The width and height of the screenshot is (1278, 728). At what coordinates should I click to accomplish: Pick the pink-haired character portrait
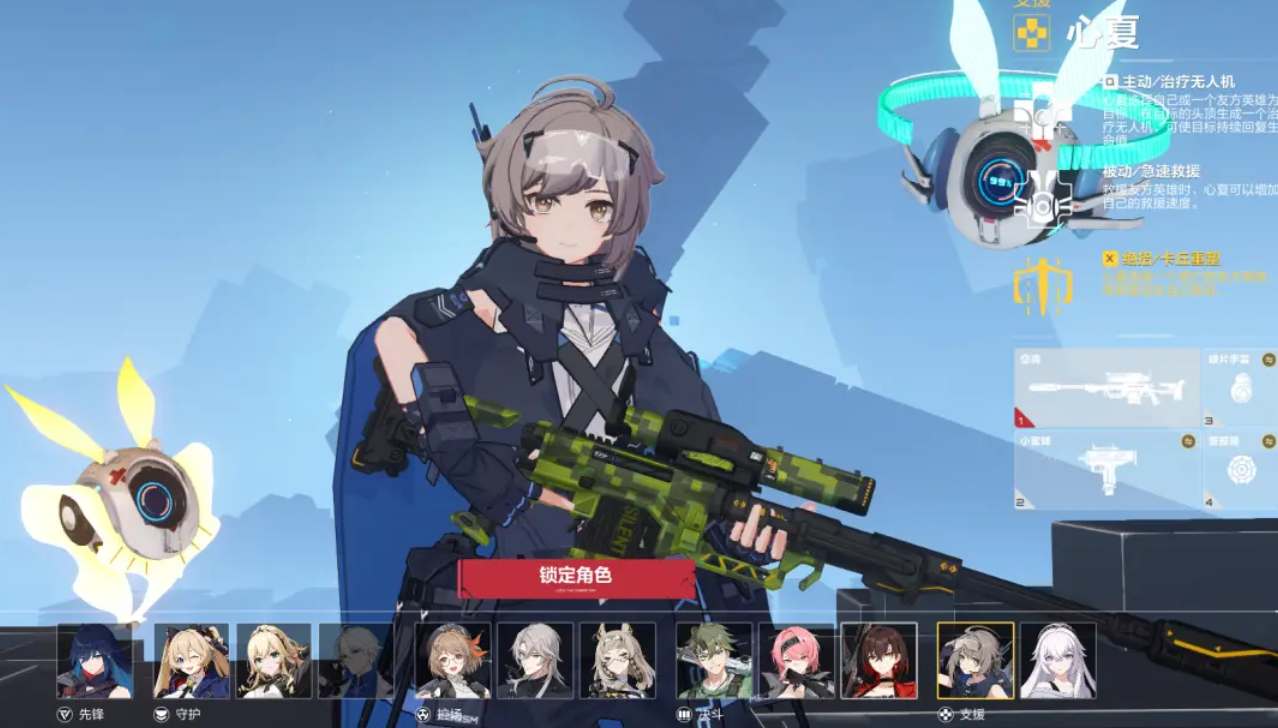[x=796, y=660]
